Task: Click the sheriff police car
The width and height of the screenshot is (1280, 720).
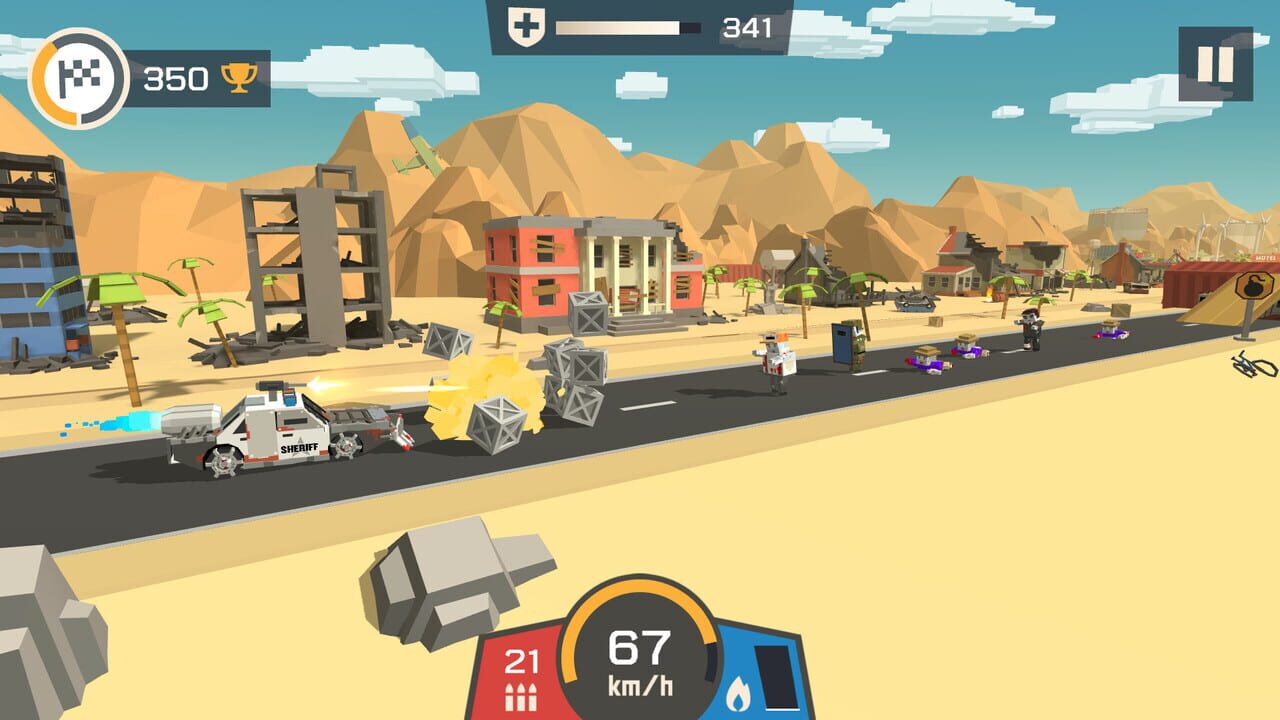Action: (x=280, y=430)
